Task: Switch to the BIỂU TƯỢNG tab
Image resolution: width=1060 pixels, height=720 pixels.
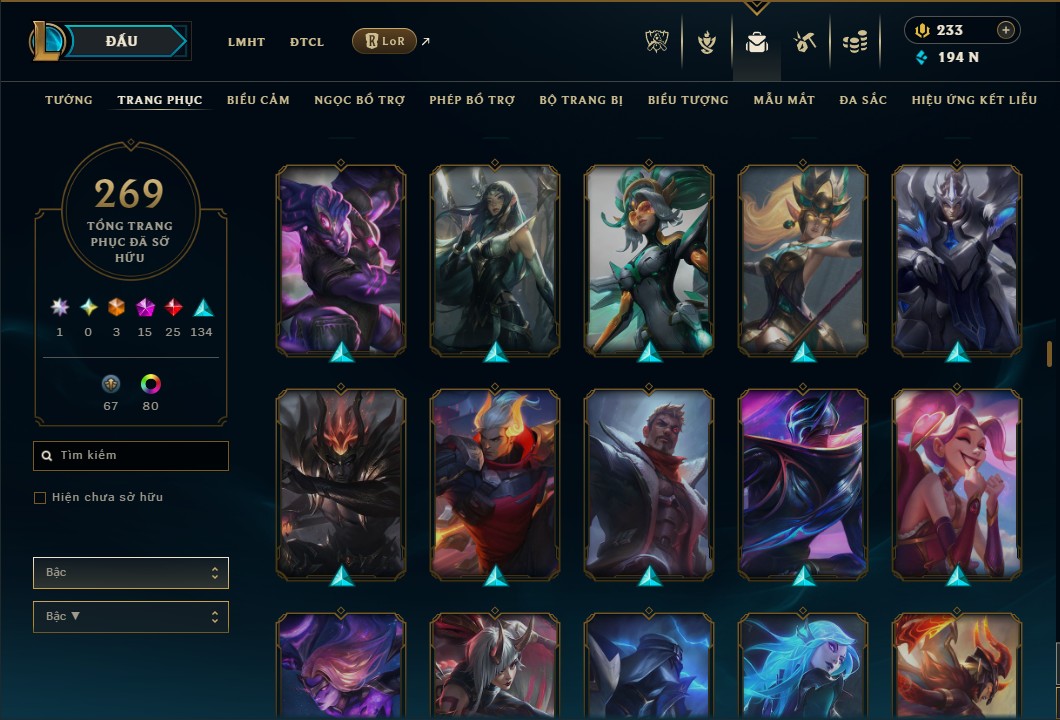Action: tap(688, 100)
